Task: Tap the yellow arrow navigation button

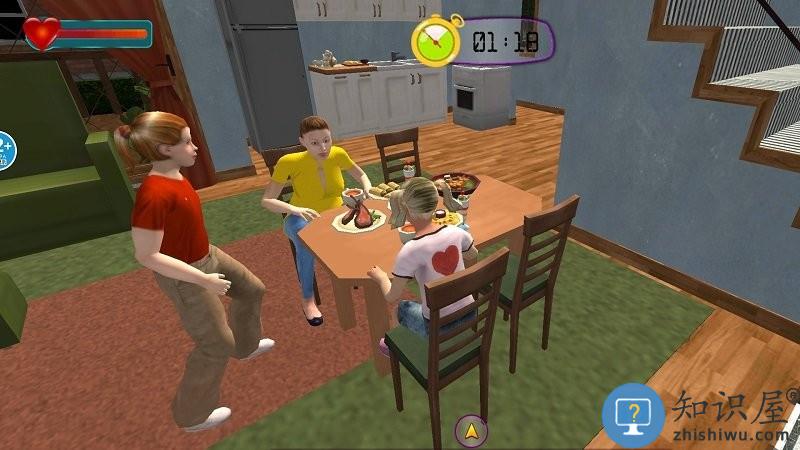Action: click(471, 431)
